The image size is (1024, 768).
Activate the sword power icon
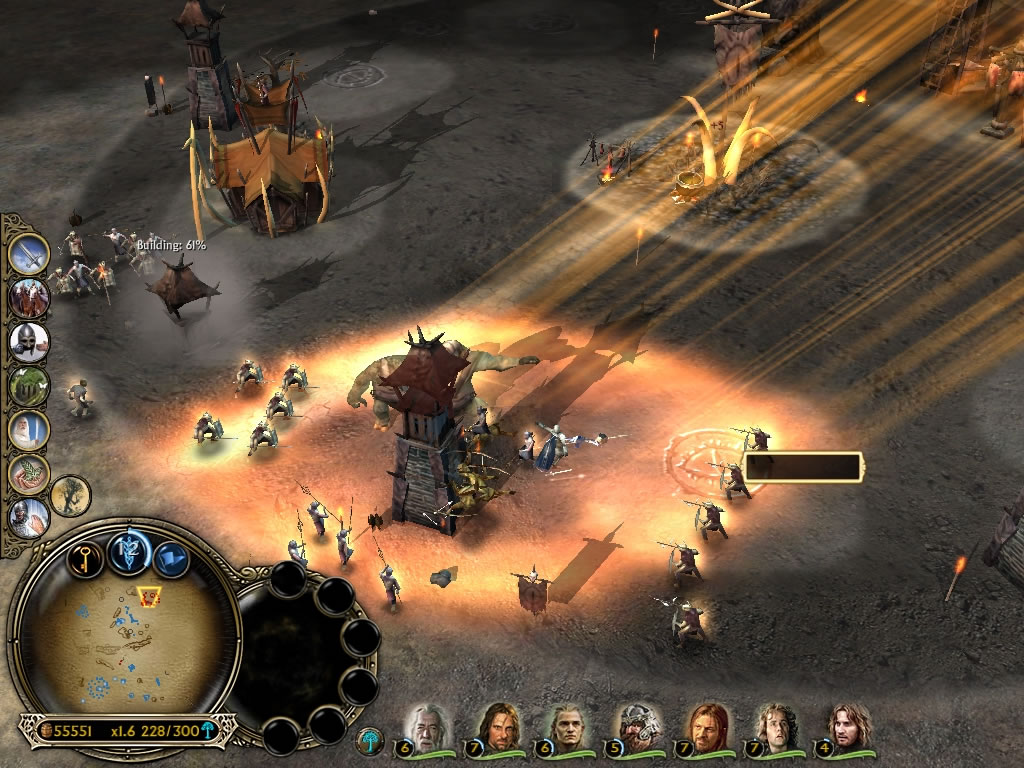pos(30,254)
